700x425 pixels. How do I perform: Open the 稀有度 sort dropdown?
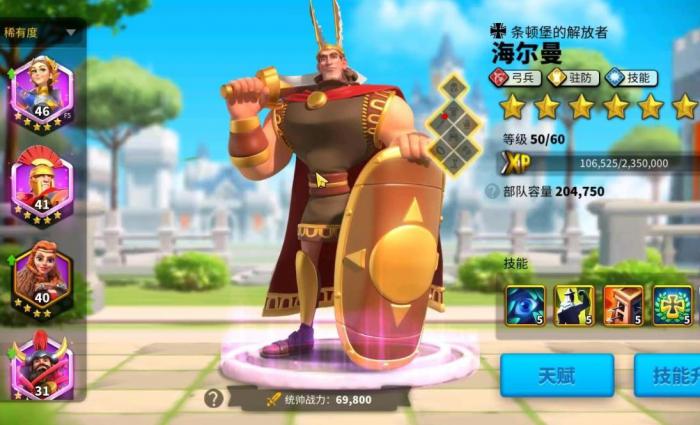[42, 31]
